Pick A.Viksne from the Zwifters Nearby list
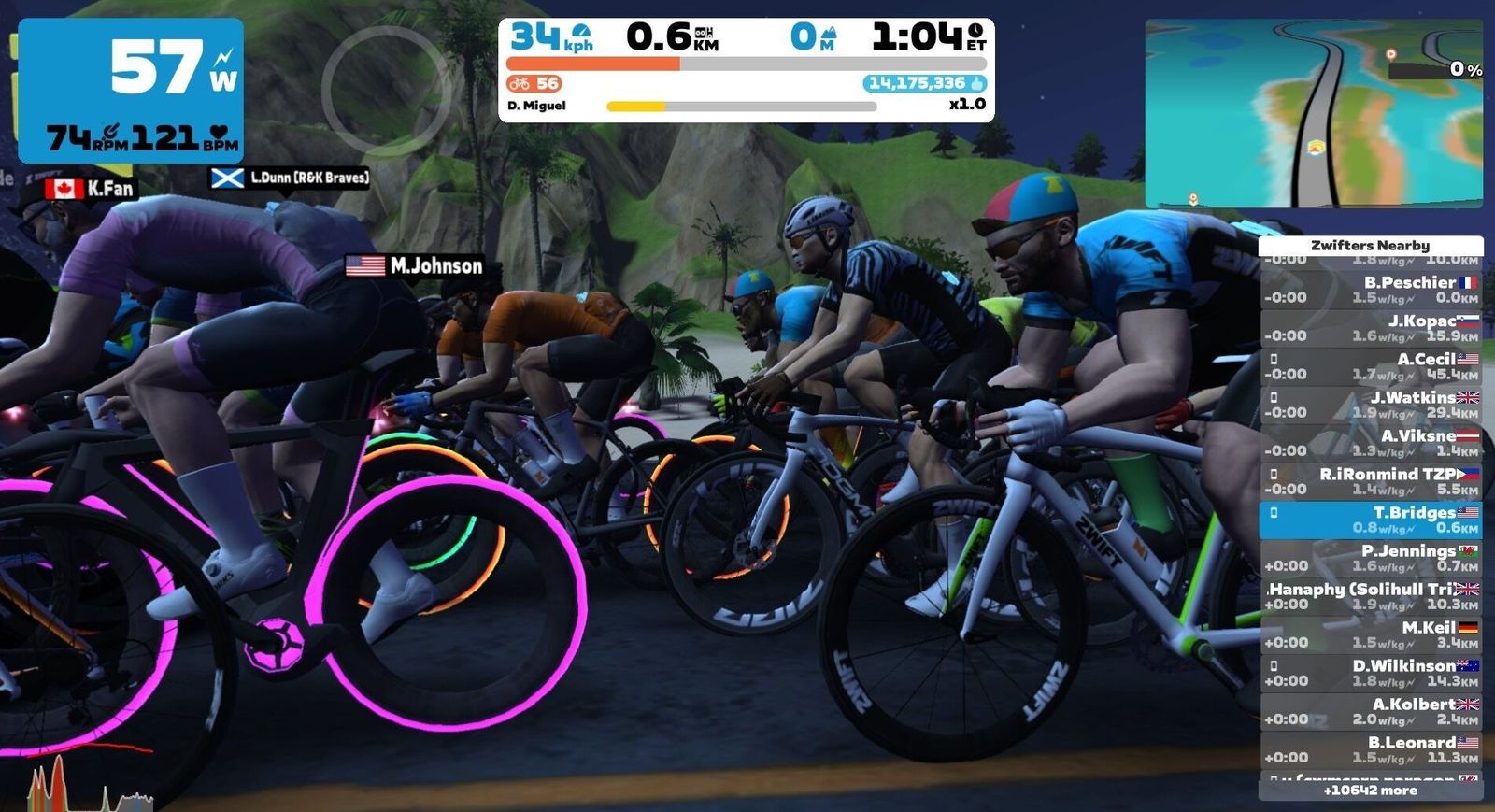The height and width of the screenshot is (812, 1495). [x=1371, y=443]
